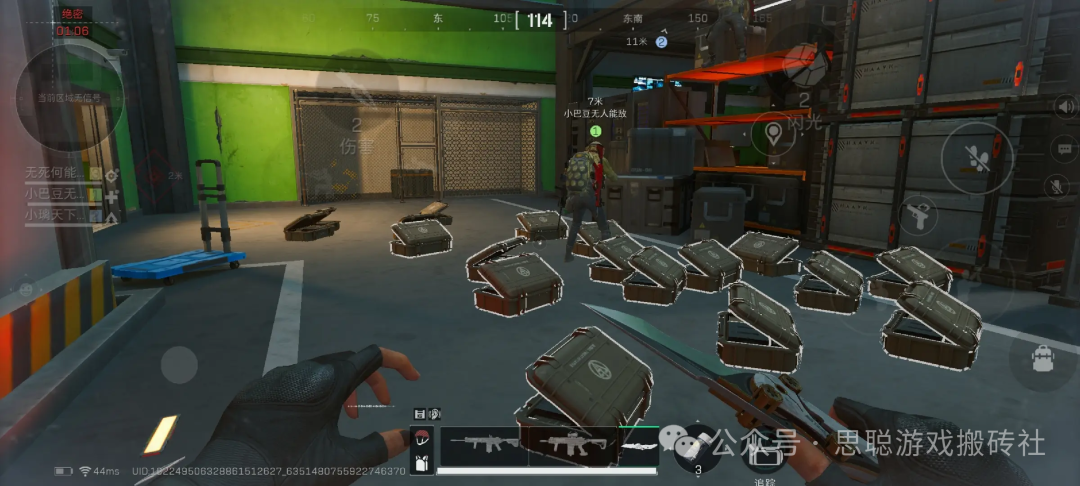Touch the movement joystick
The image size is (1080, 486).
(180, 364)
